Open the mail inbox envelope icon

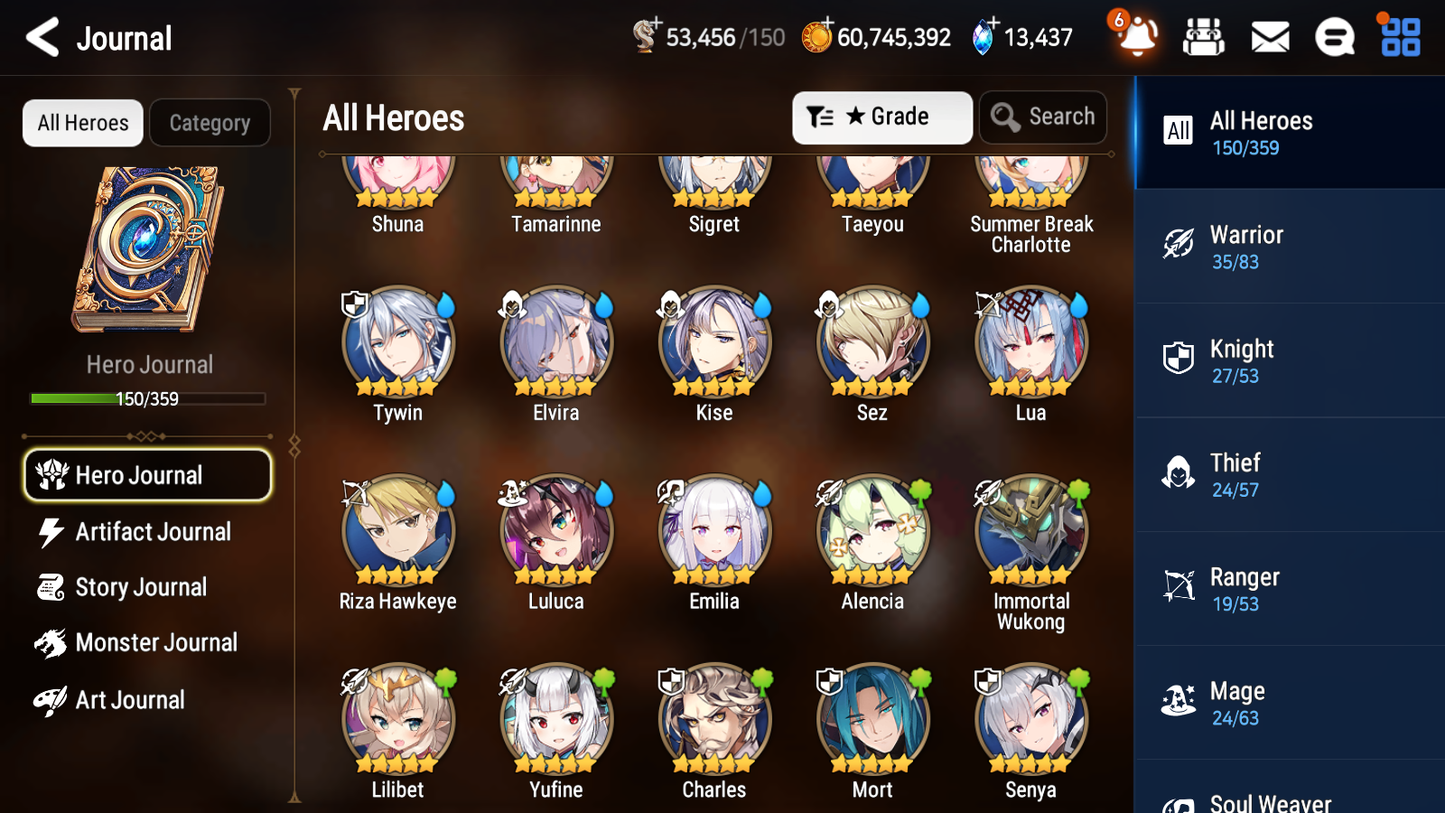pyautogui.click(x=1269, y=36)
